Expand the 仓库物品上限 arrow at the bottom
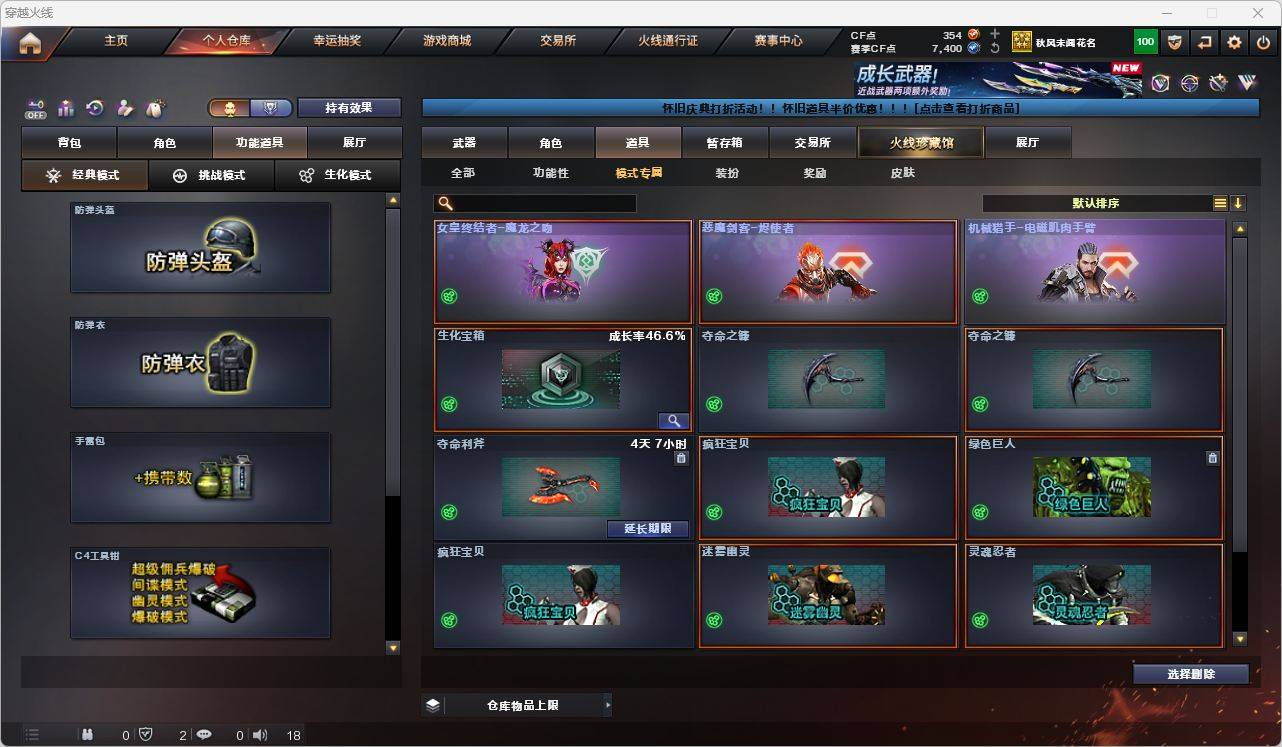This screenshot has height=747, width=1282. (x=608, y=704)
